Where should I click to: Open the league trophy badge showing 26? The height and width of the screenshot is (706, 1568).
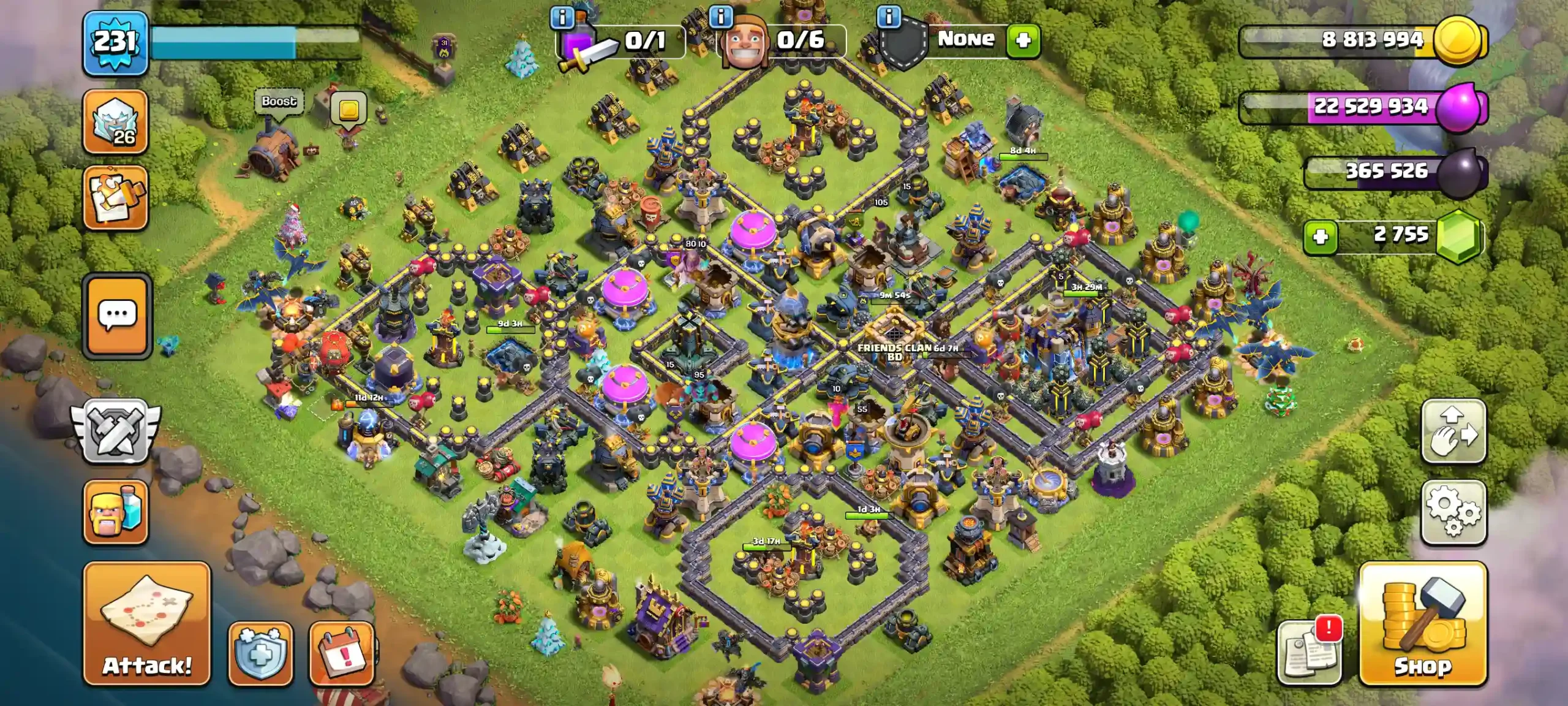coord(116,121)
